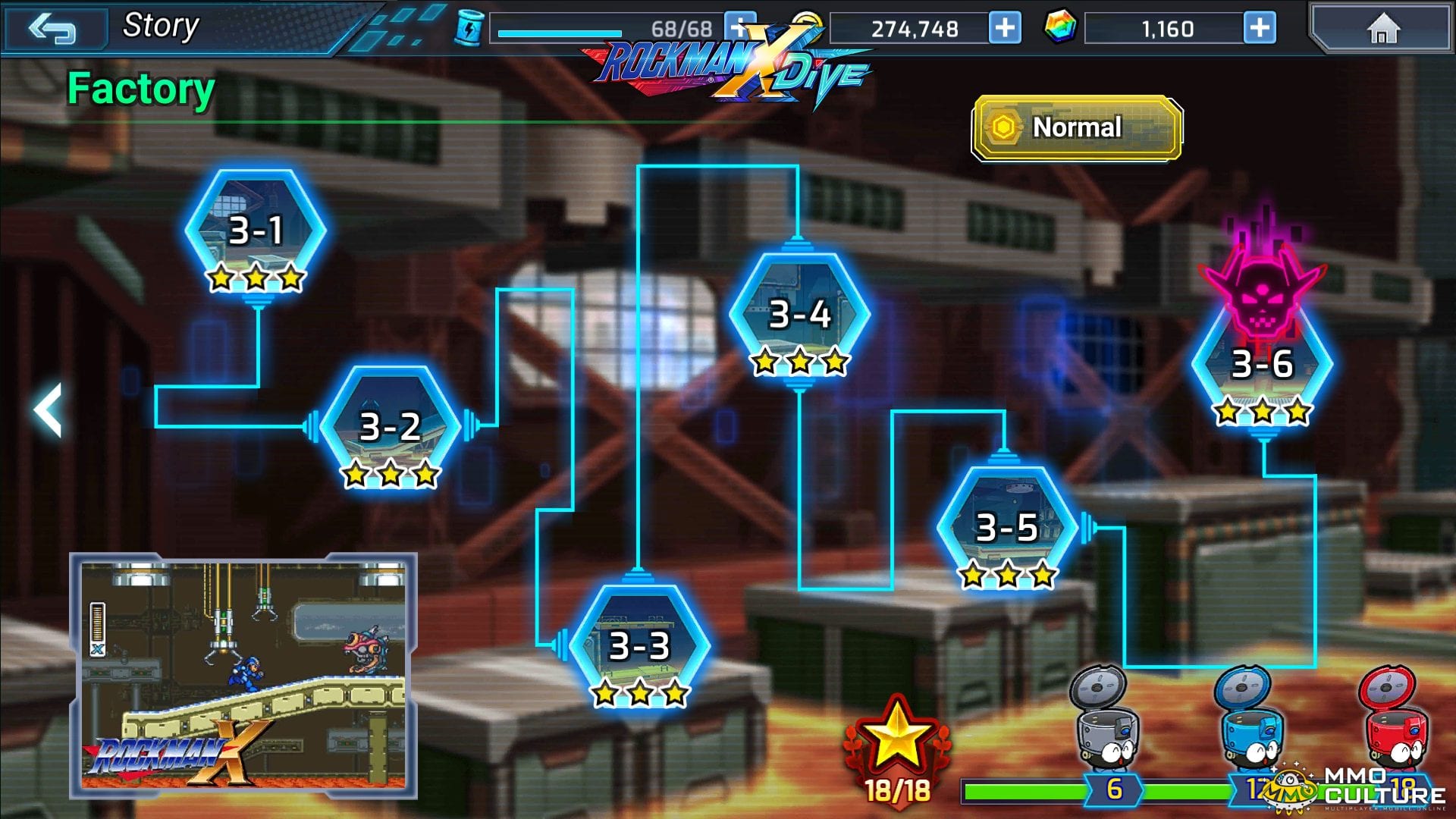Pick stage 3-5
The width and height of the screenshot is (1456, 819).
pos(1006,529)
